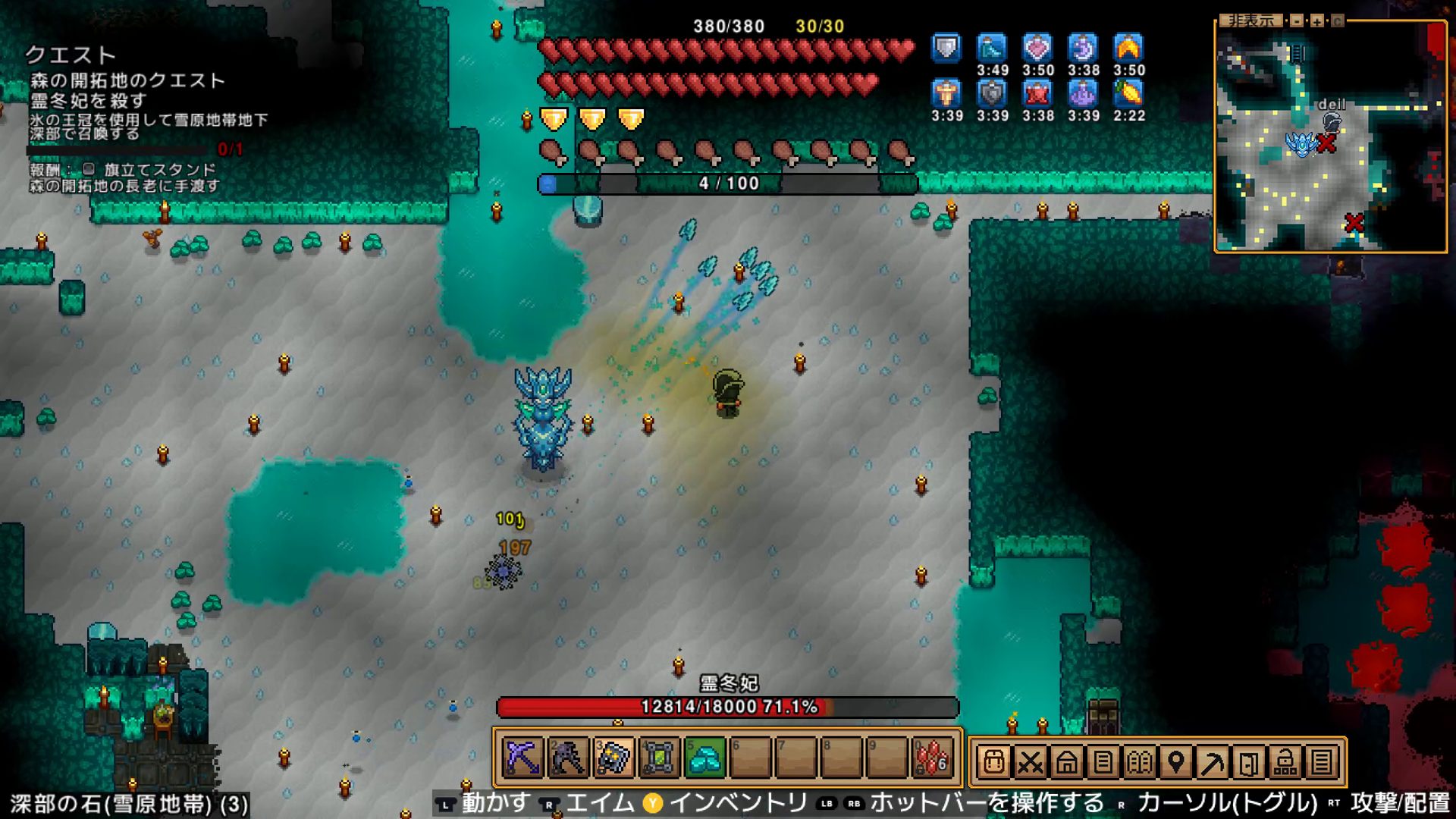Hide the minimap with 非表示 button
The height and width of the screenshot is (819, 1456).
click(1250, 21)
